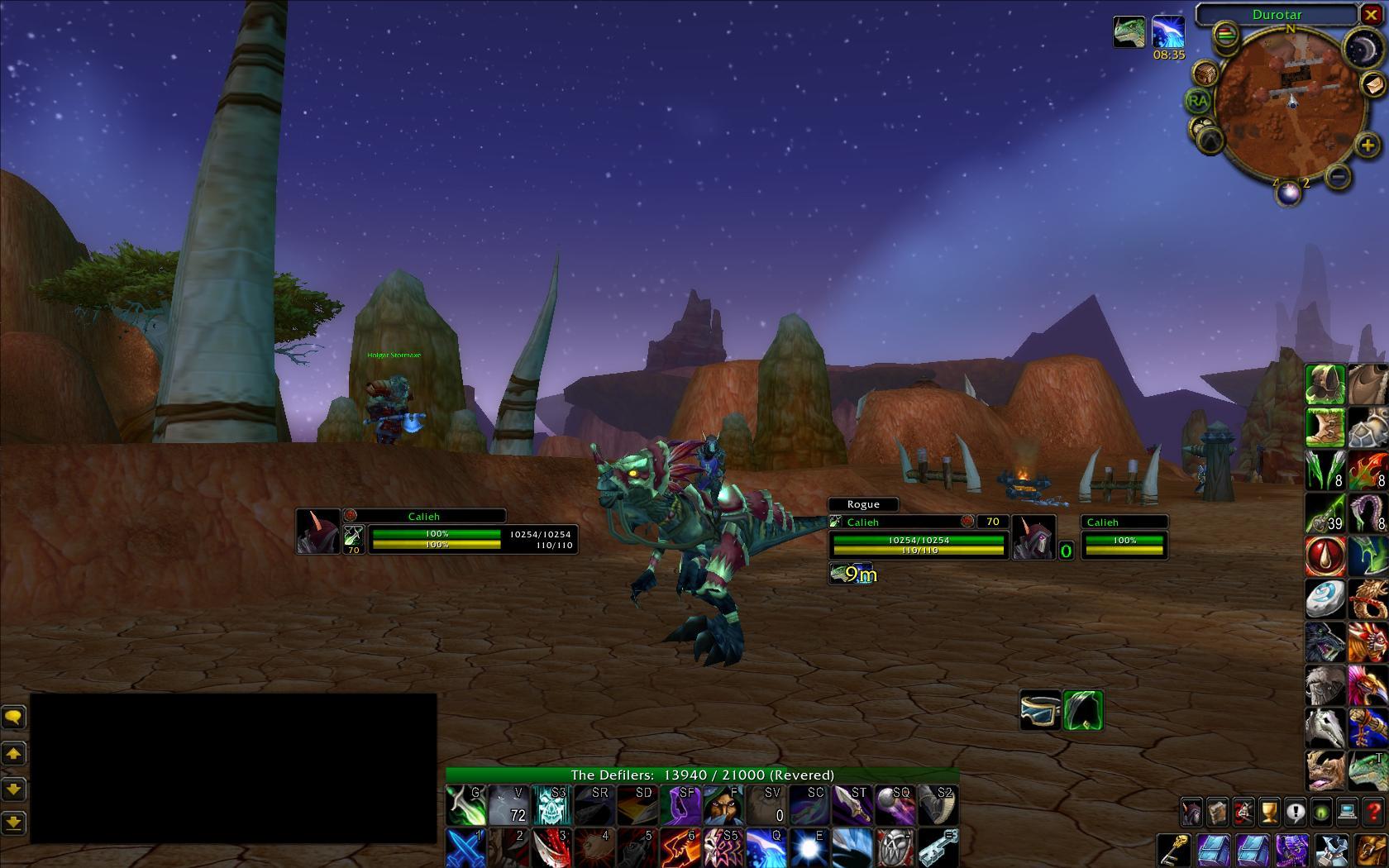
Task: Click the green RA minimap button
Action: pos(1197,102)
